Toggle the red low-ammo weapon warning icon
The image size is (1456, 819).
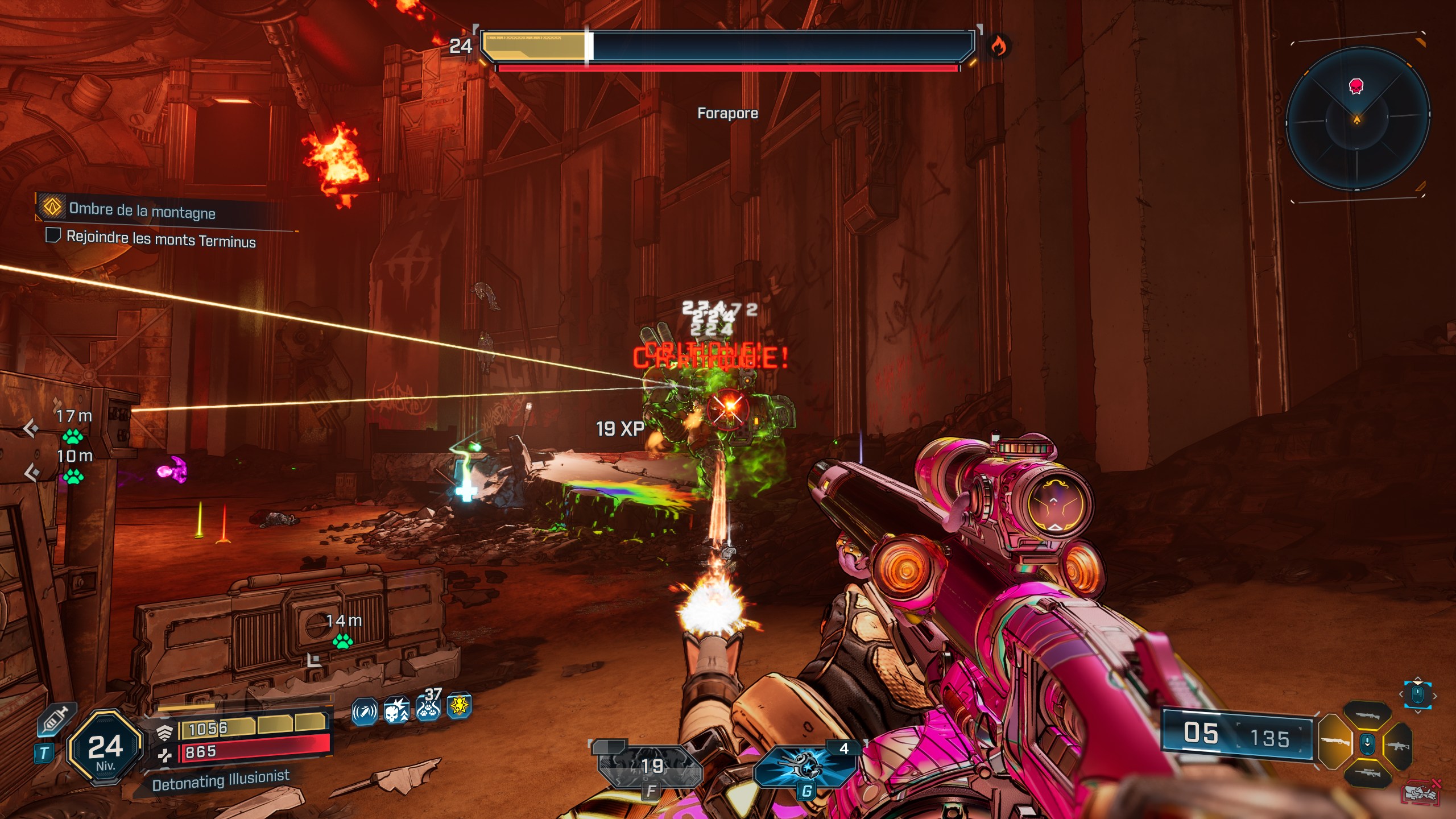(1421, 791)
